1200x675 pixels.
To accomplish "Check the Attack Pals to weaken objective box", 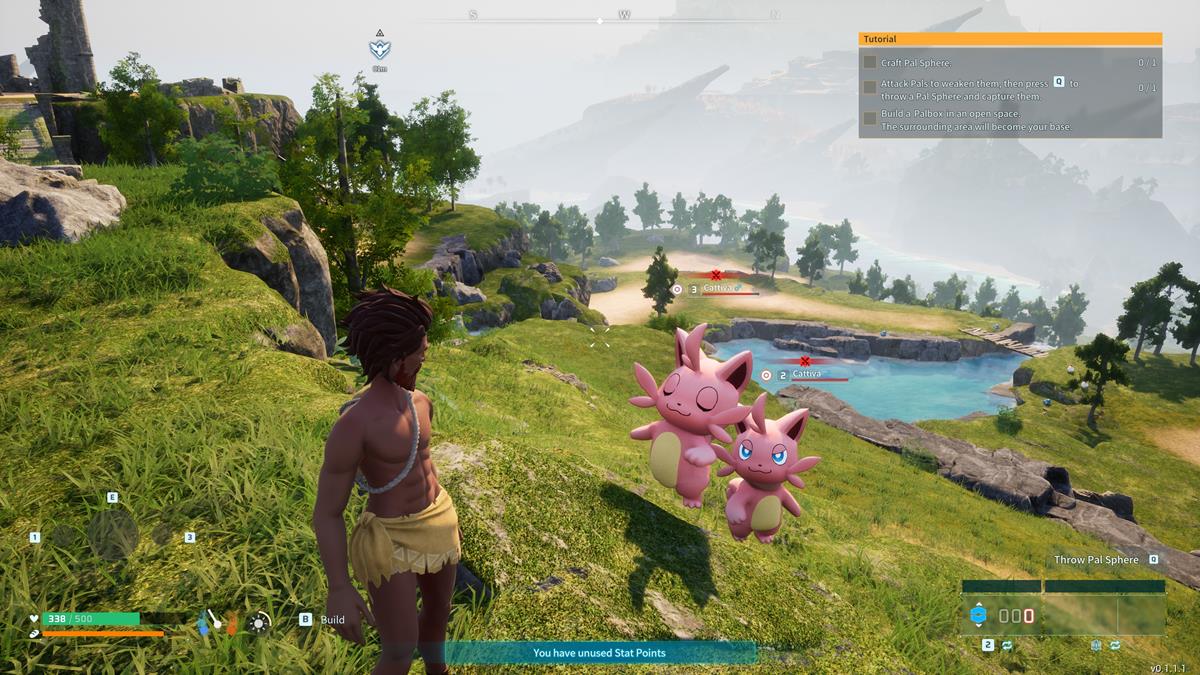I will click(870, 88).
